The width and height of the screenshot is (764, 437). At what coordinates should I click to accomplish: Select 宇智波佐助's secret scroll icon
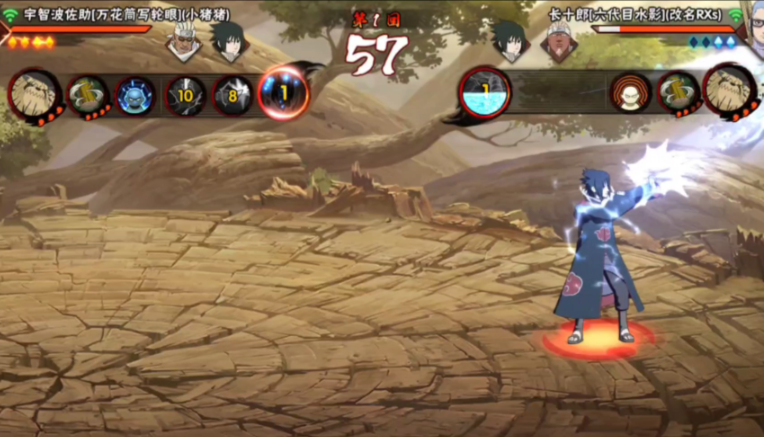point(87,95)
